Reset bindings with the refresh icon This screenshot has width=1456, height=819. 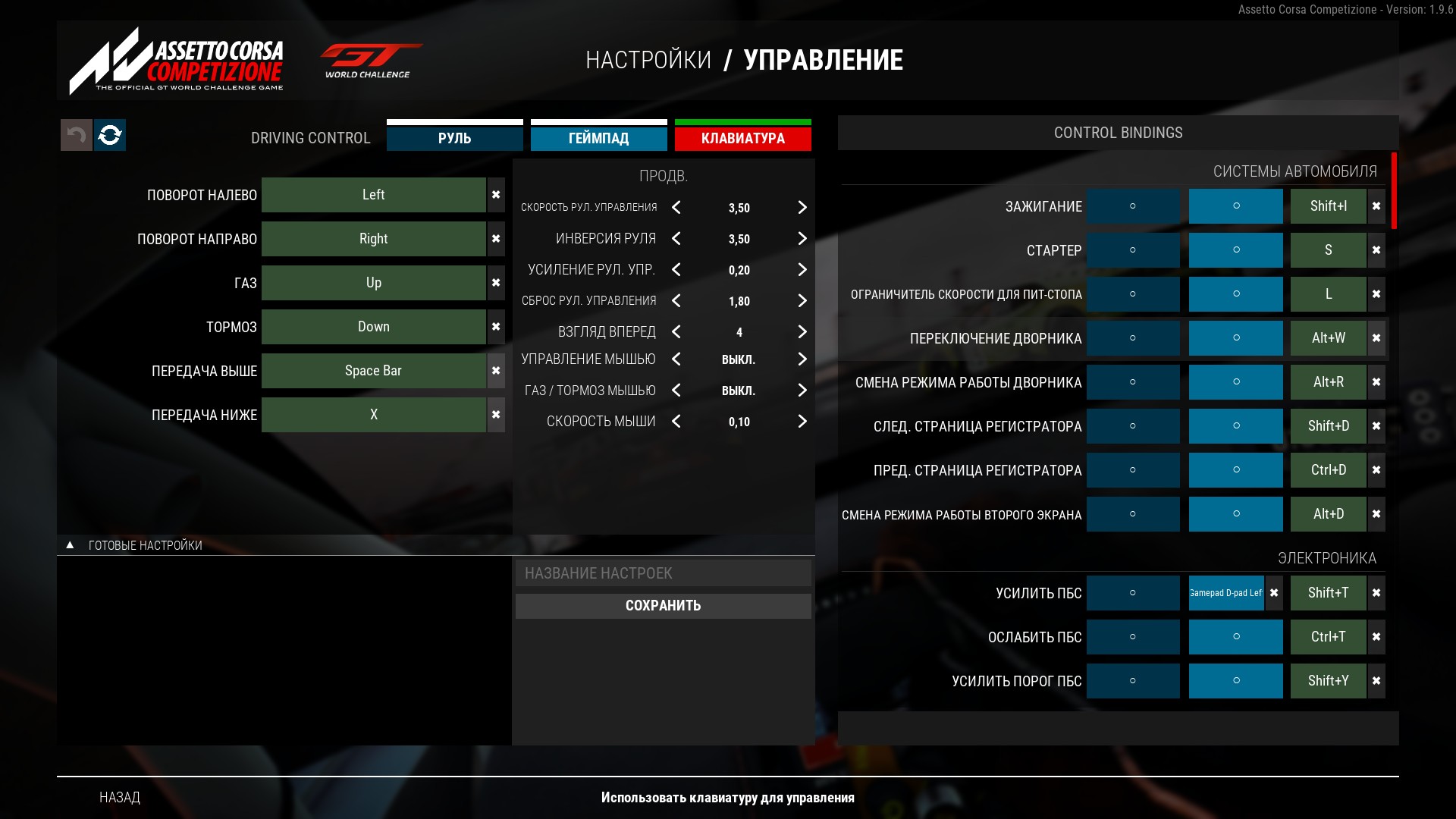tap(110, 135)
